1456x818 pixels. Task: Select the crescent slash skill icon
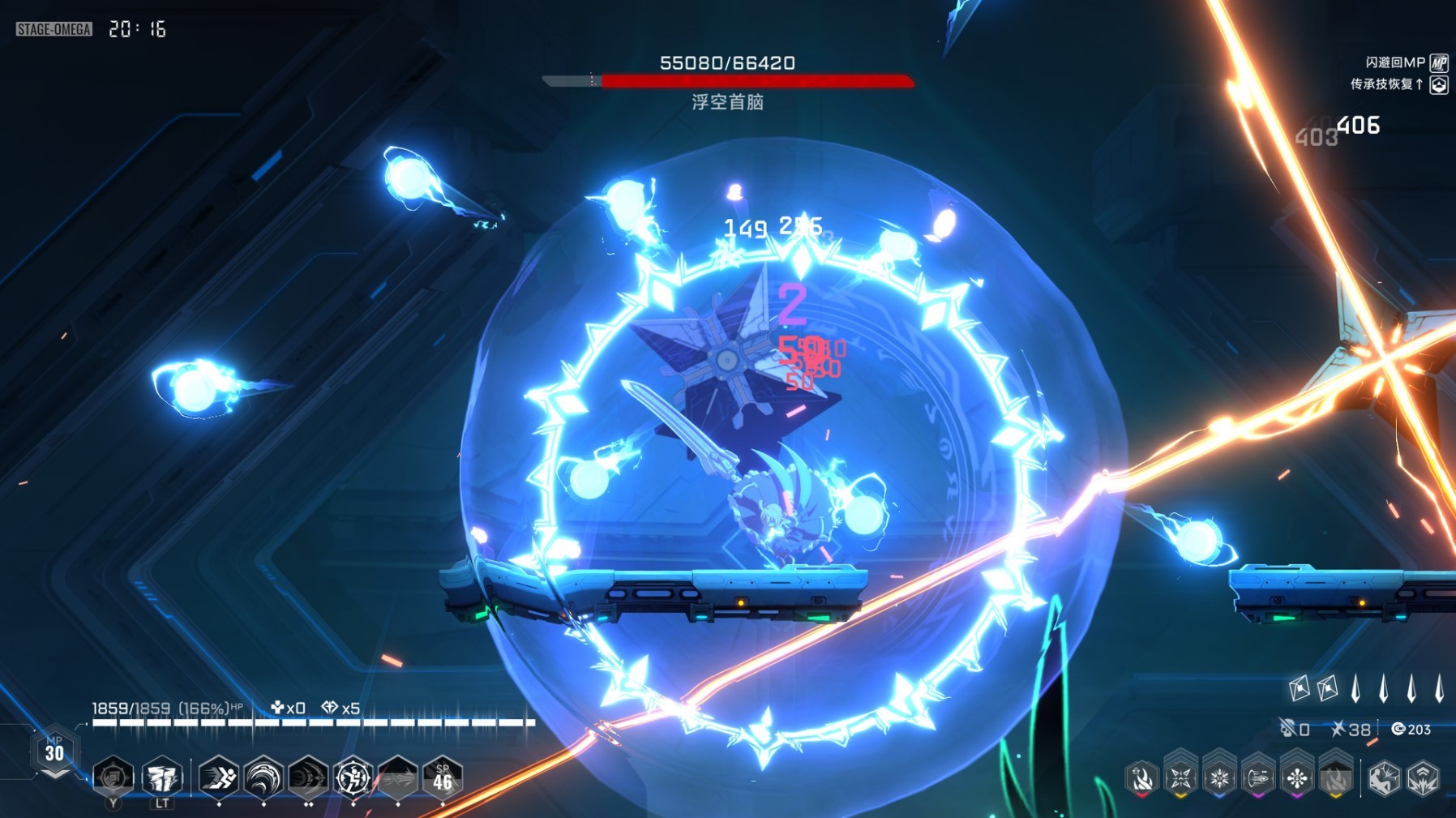click(308, 777)
